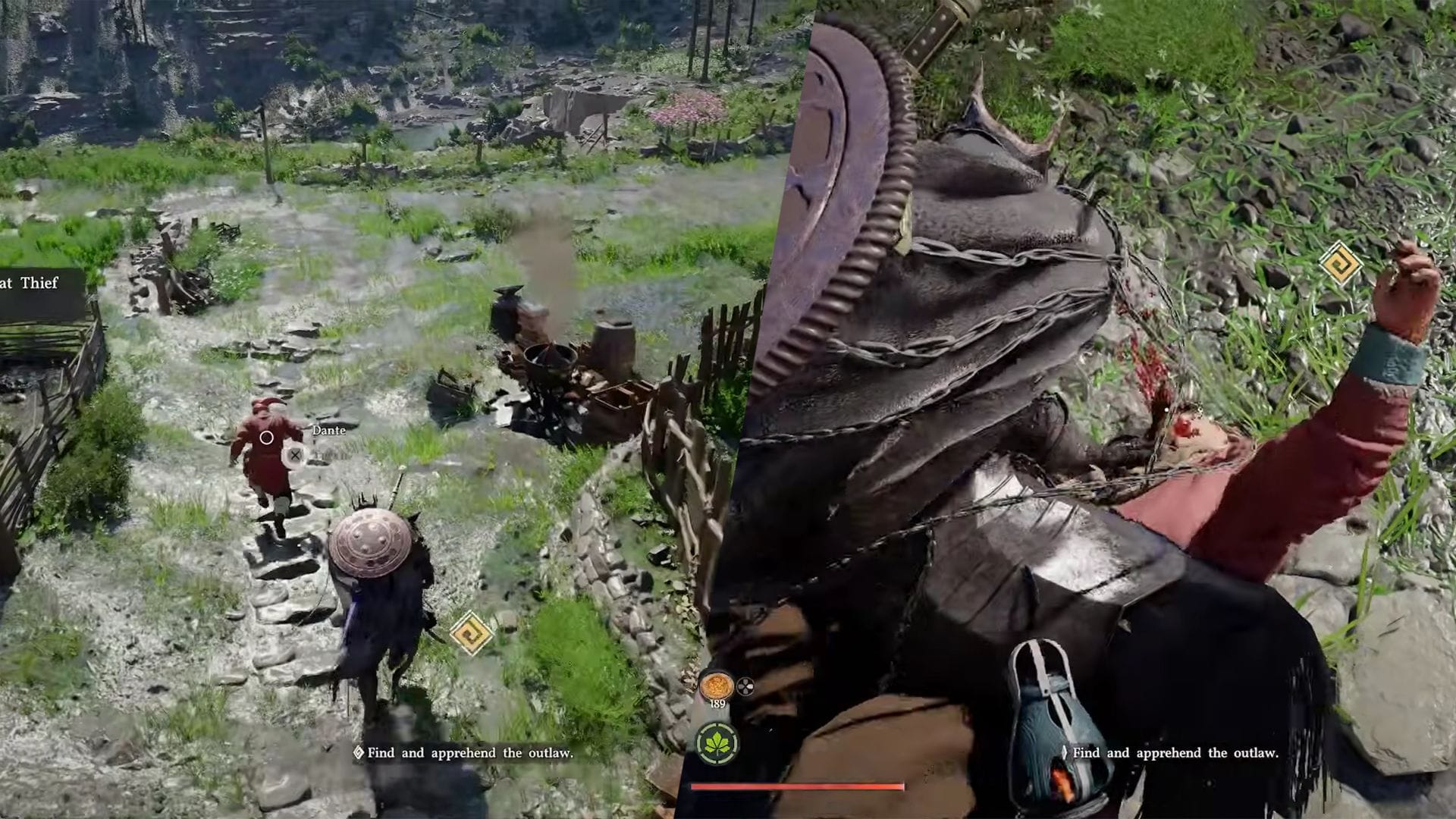Click the yellow quest marker on the stone path
This screenshot has width=1456, height=819.
point(471,632)
